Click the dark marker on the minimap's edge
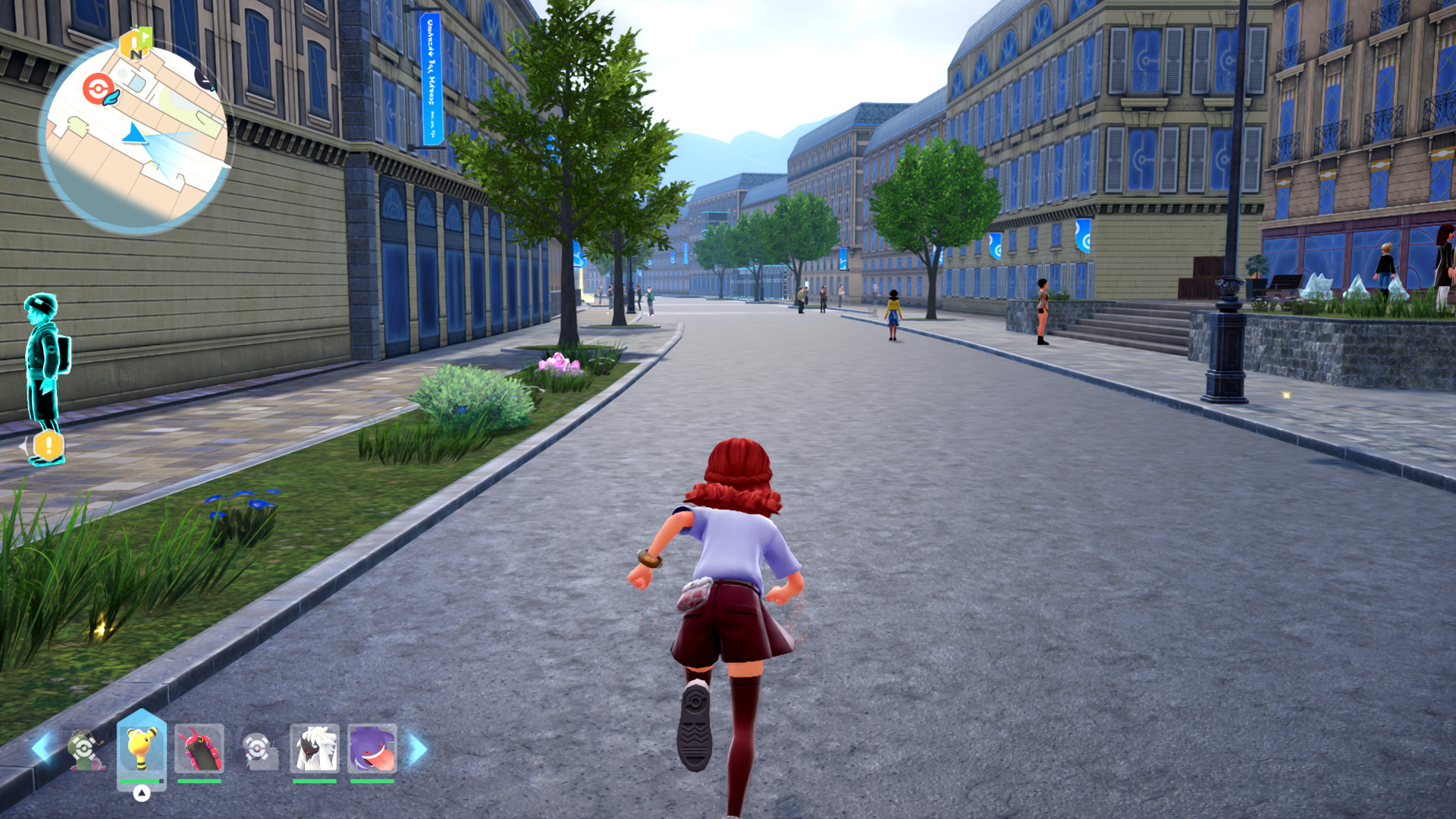Viewport: 1456px width, 819px height. tap(205, 76)
